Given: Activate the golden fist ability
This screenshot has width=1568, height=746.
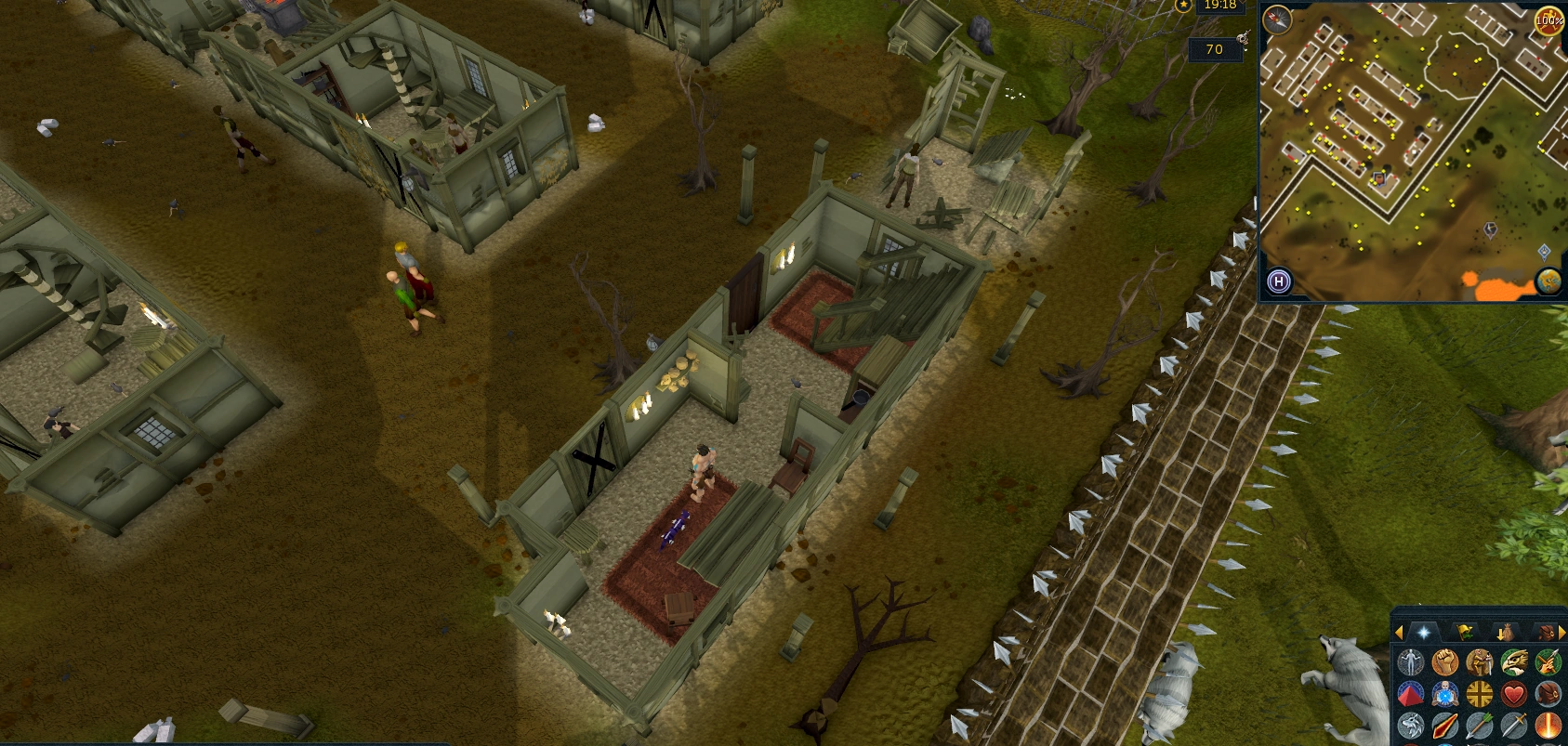Looking at the screenshot, I should [x=1443, y=662].
